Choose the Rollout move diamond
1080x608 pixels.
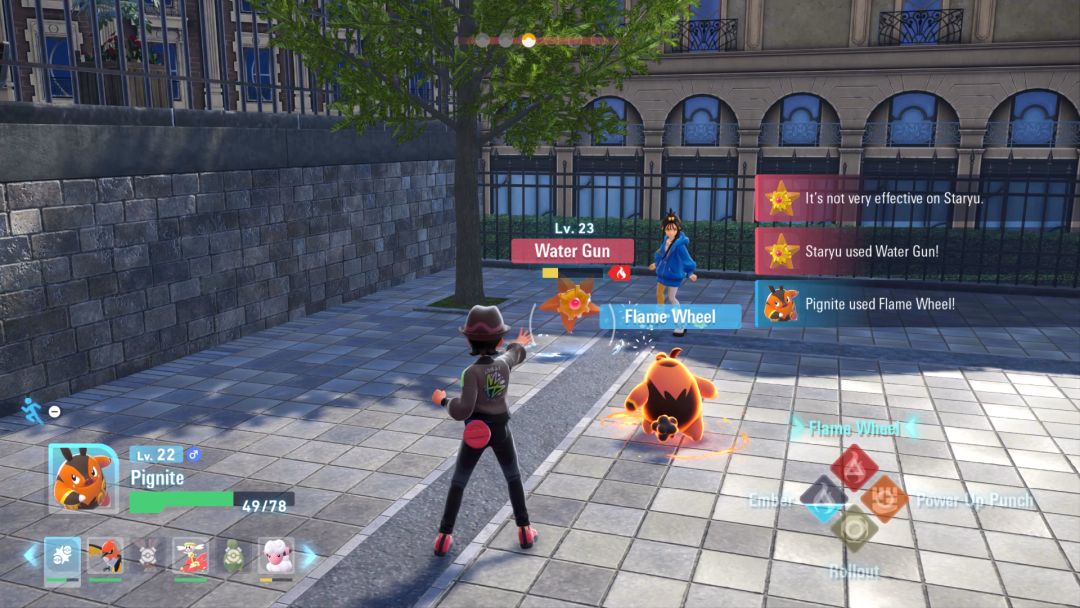point(854,529)
